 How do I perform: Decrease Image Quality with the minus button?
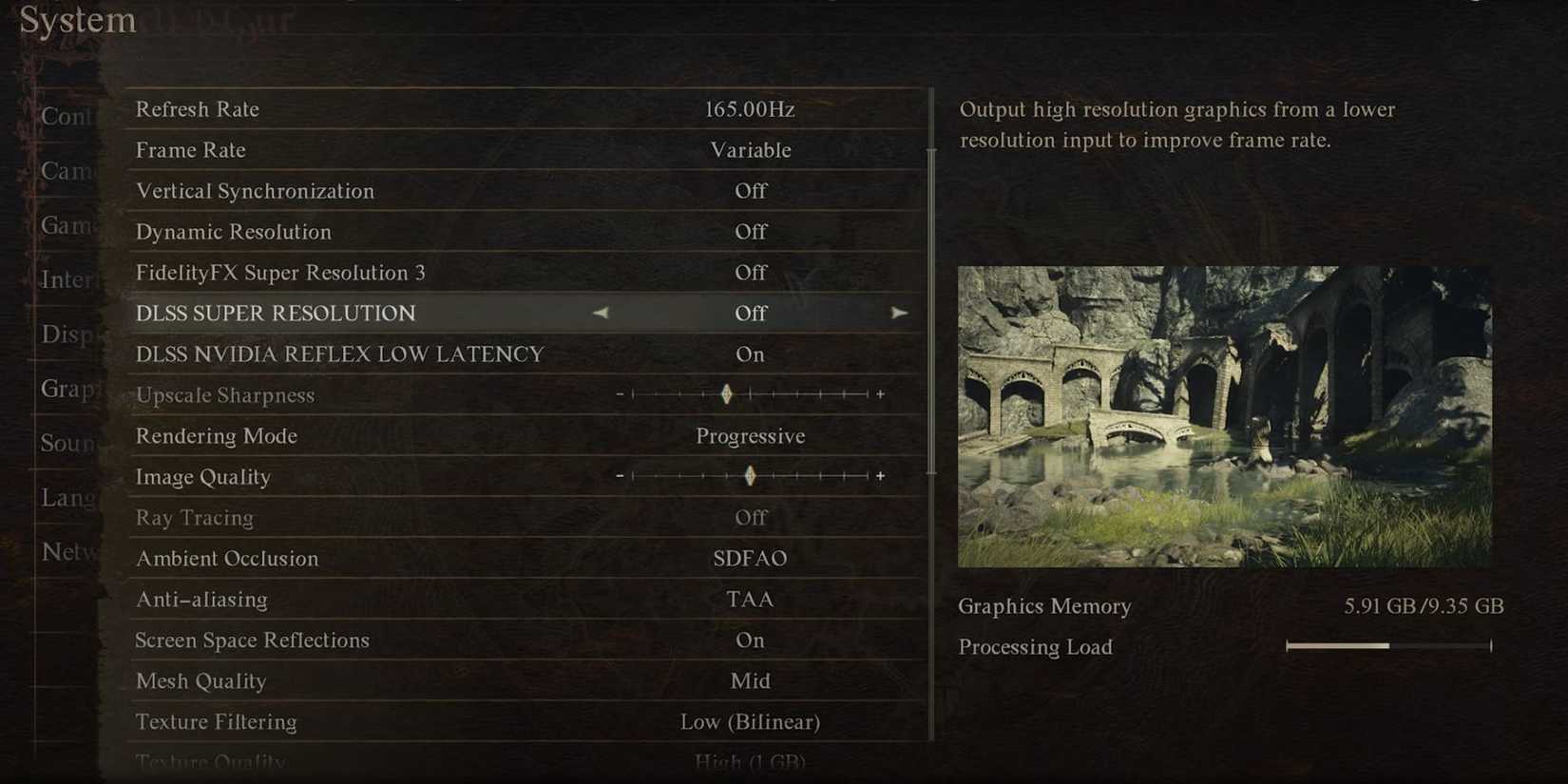coord(620,476)
